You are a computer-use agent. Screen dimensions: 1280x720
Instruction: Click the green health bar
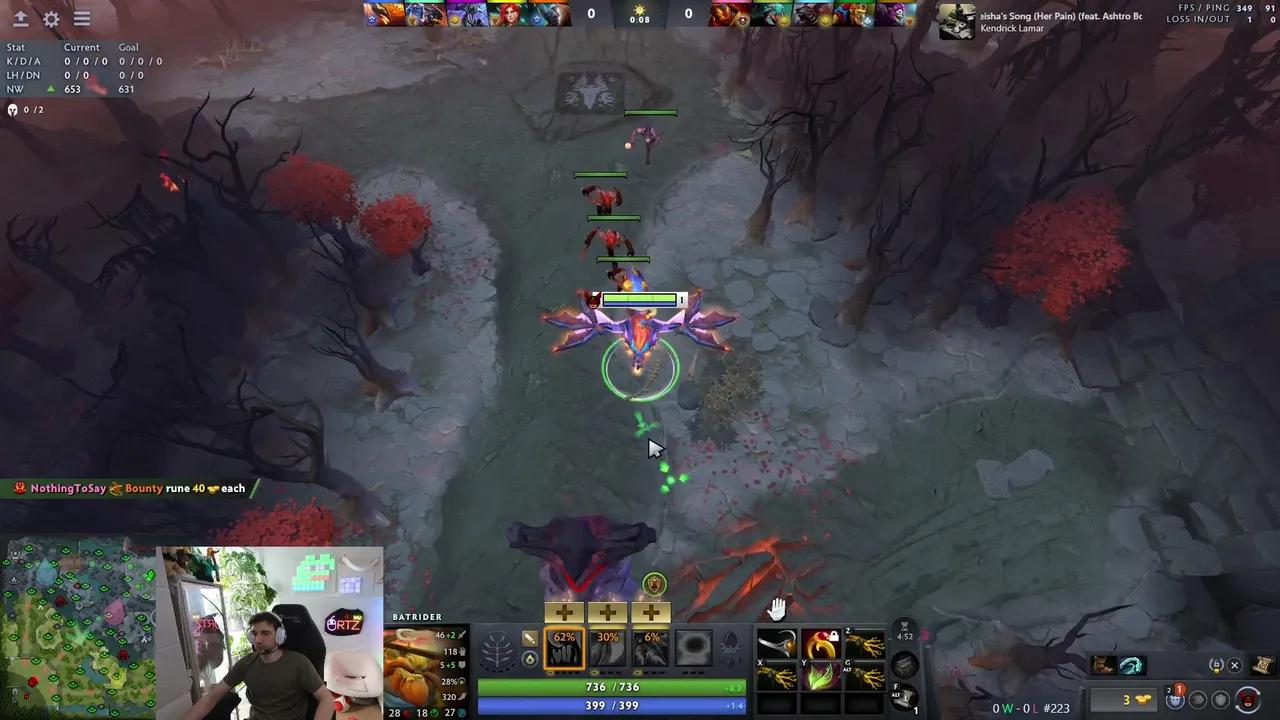610,687
